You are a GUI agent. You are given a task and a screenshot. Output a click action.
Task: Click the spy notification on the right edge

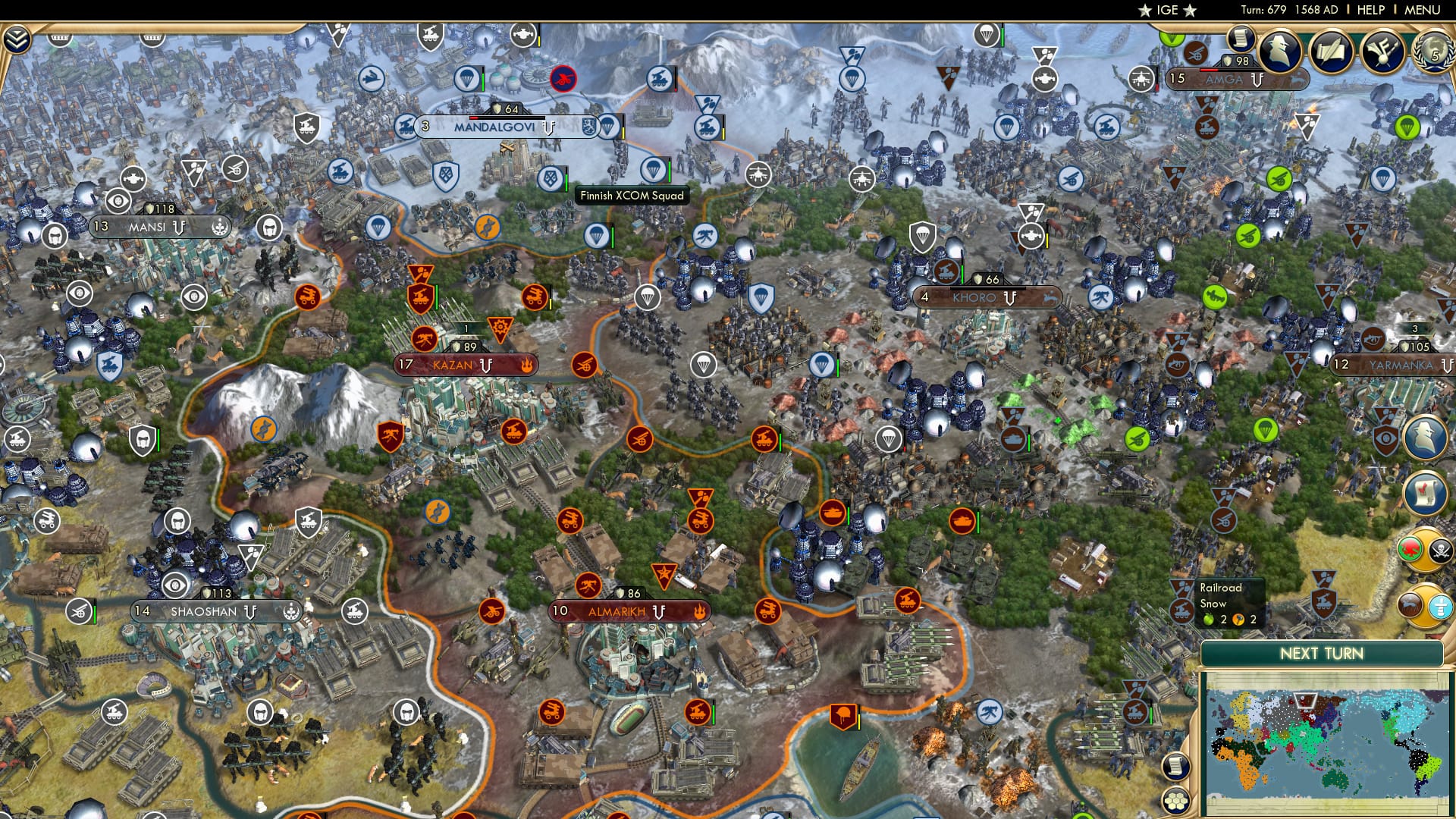(x=1423, y=436)
